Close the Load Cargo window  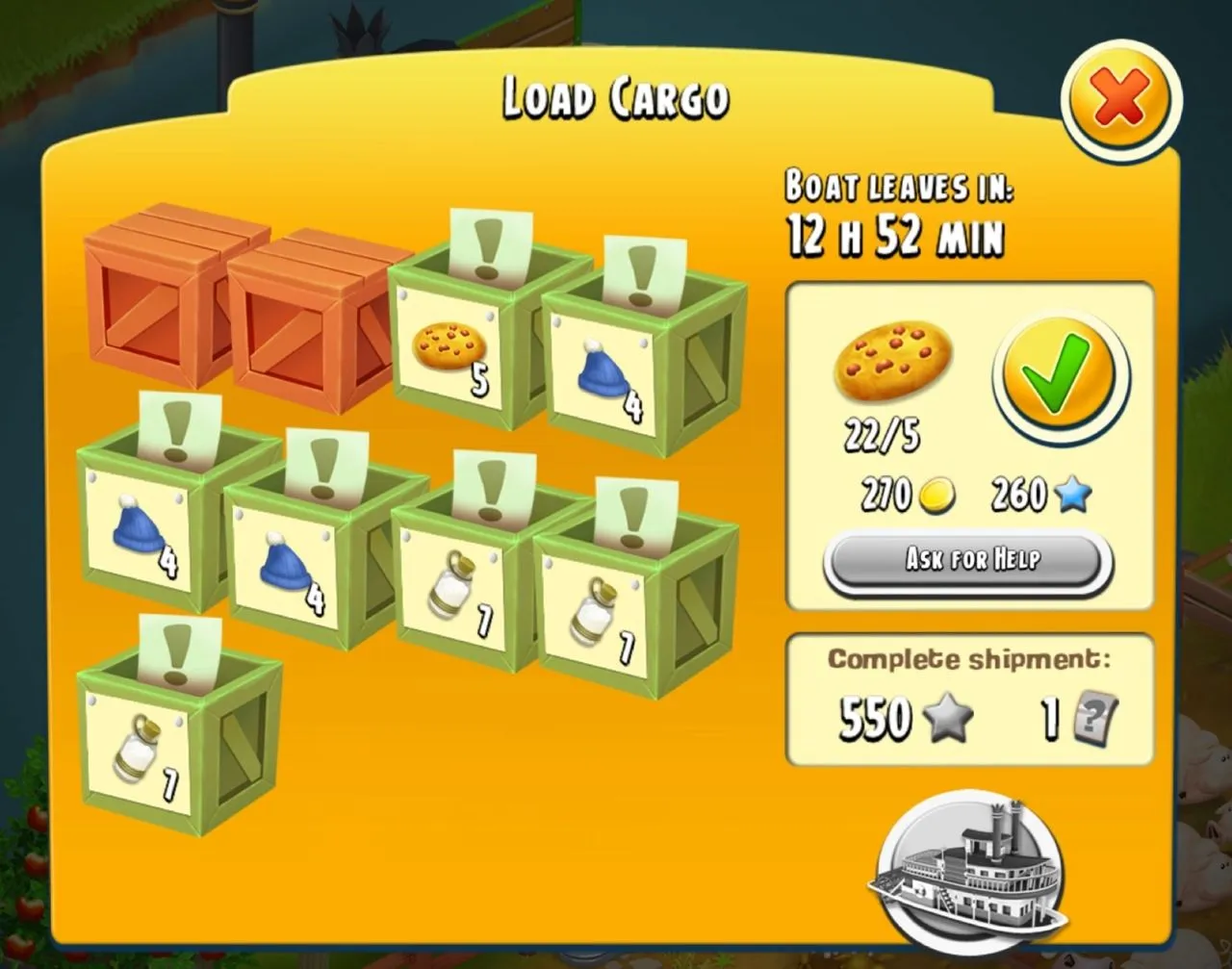coord(1120,98)
